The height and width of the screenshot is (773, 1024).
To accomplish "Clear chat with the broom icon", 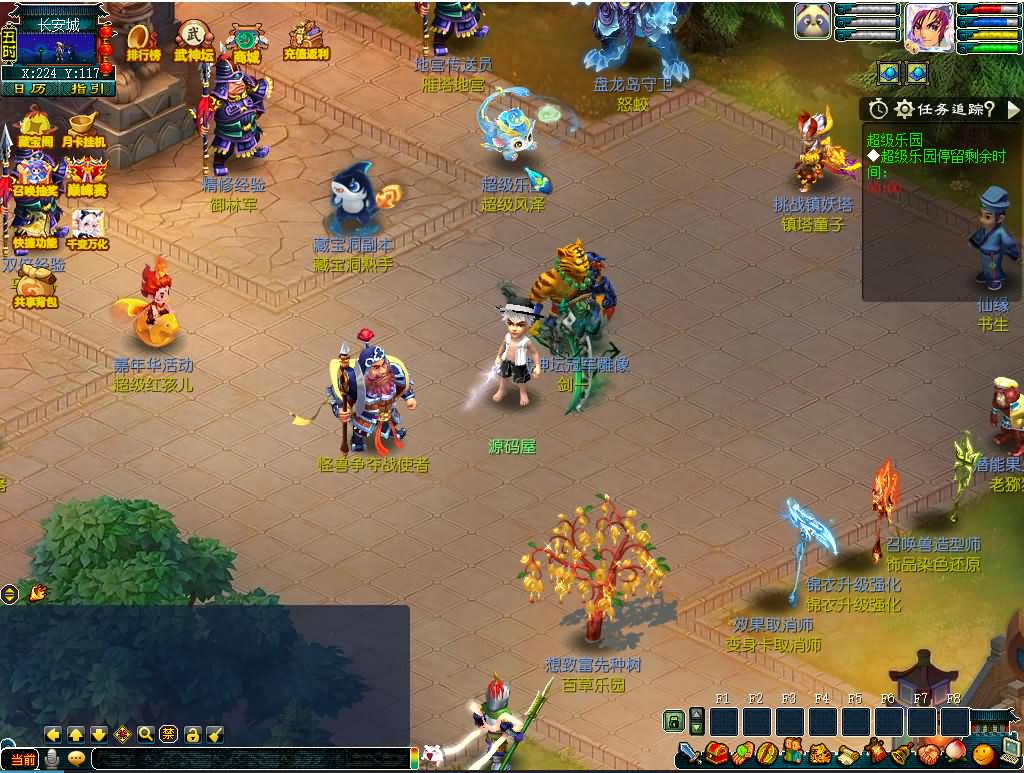I will pos(215,734).
